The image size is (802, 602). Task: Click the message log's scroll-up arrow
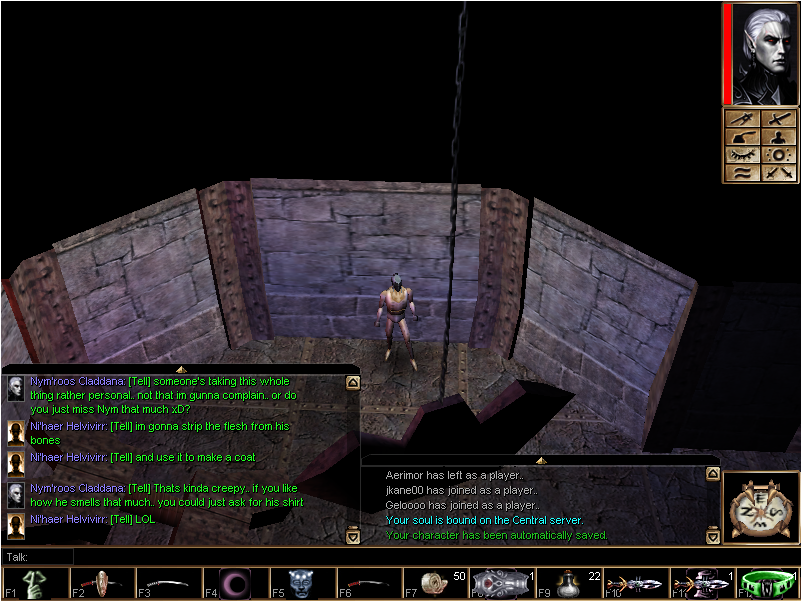coord(712,475)
